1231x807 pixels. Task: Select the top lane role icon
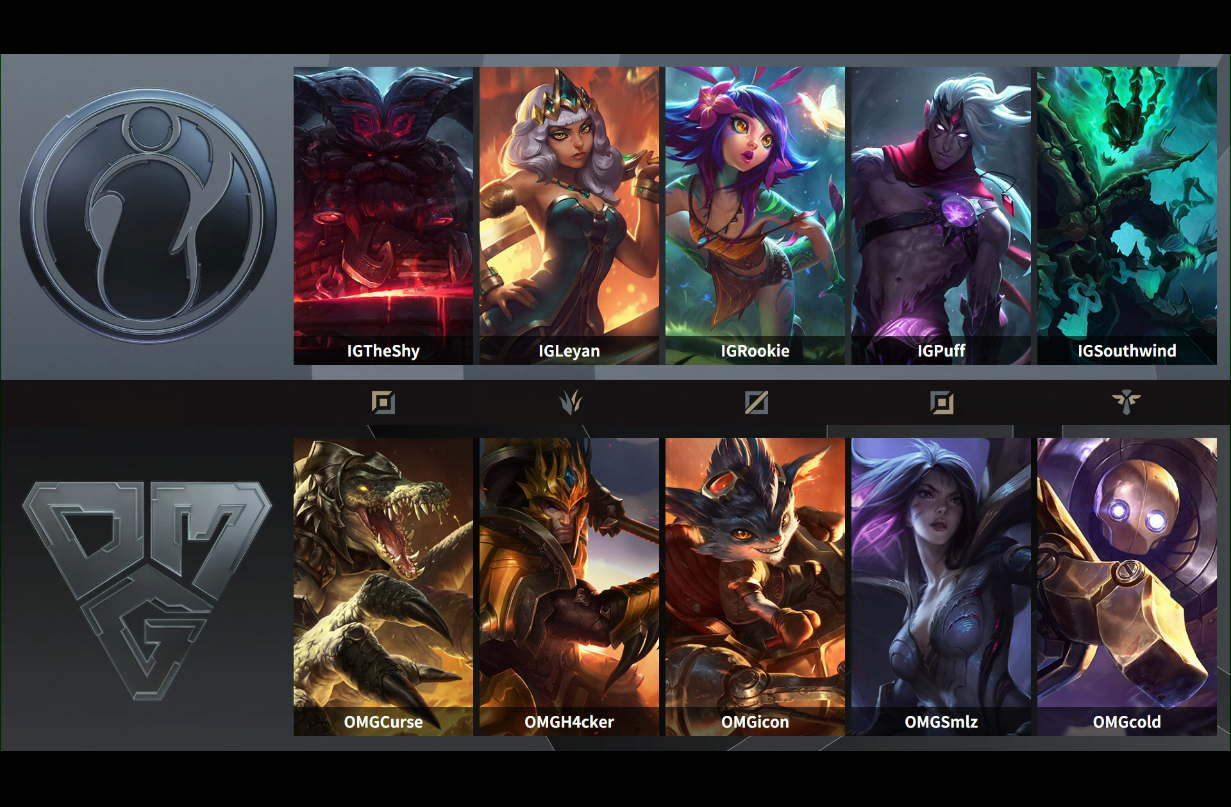(x=383, y=402)
